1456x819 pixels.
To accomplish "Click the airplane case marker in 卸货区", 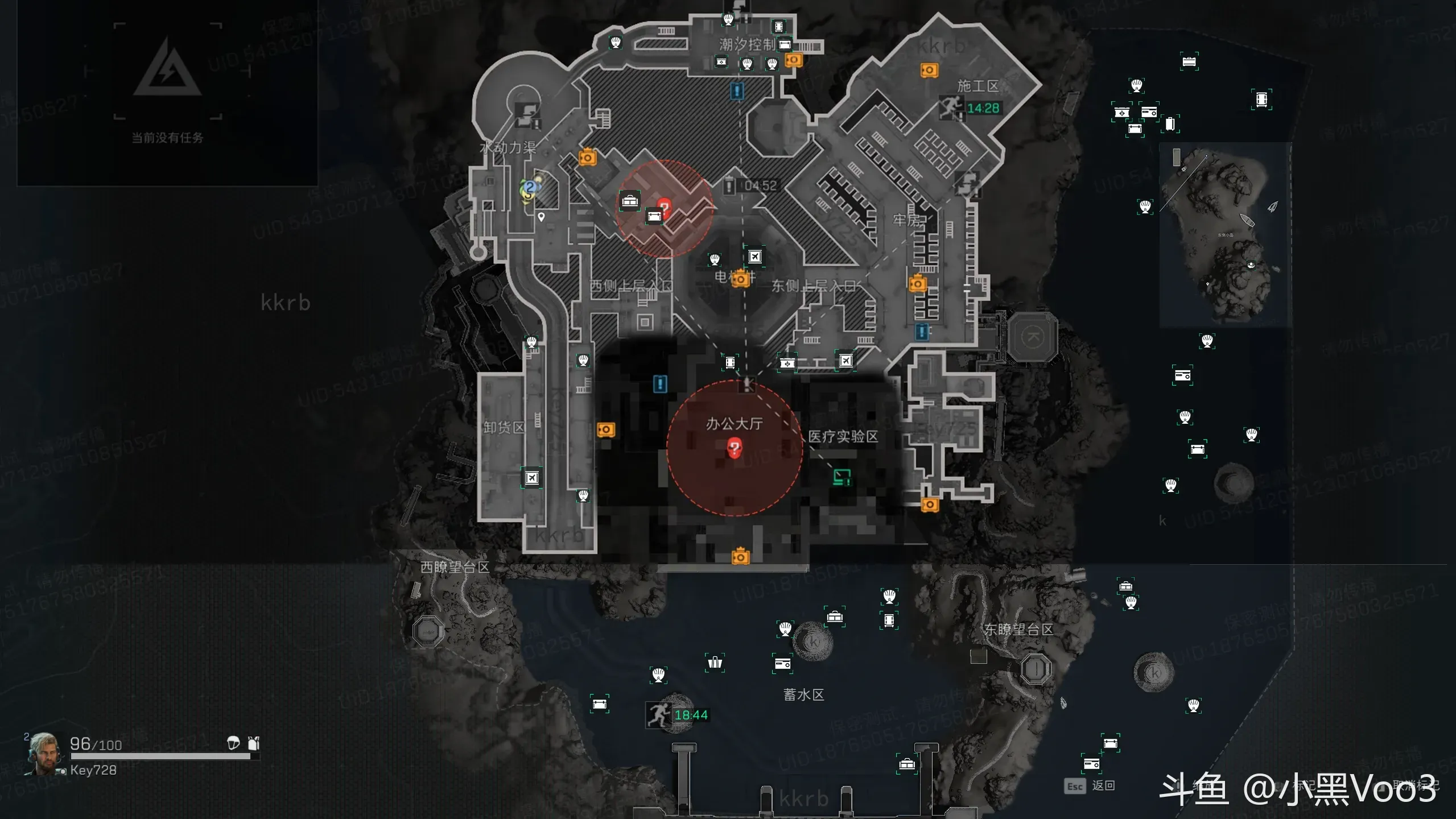I will coord(531,478).
